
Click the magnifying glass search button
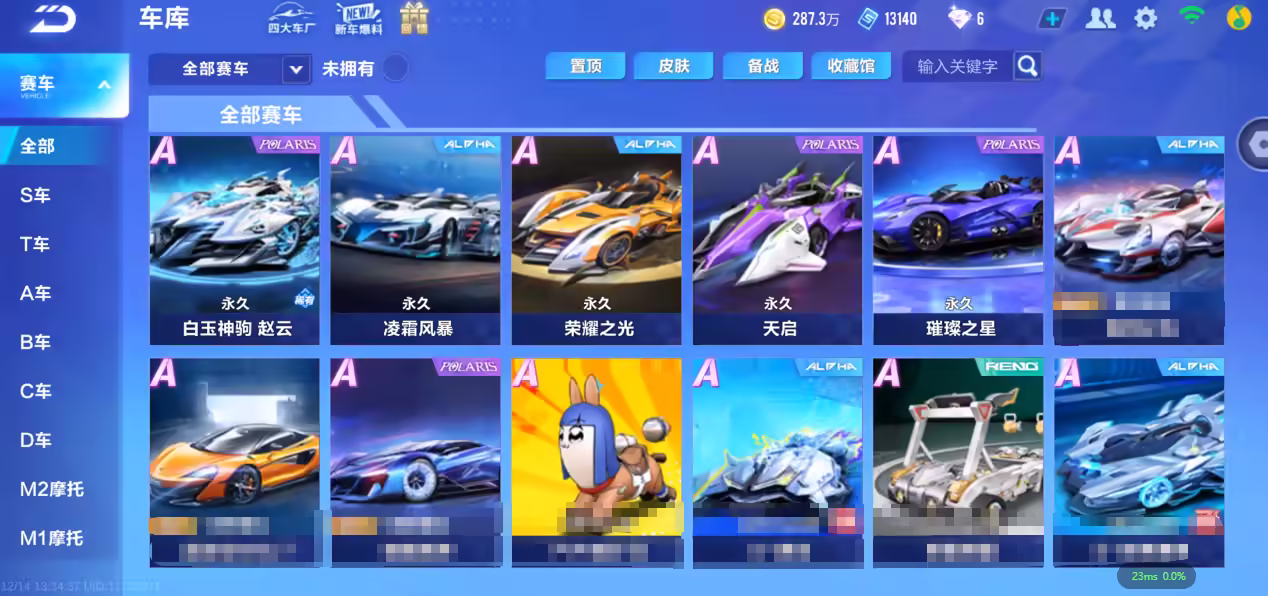point(1027,67)
